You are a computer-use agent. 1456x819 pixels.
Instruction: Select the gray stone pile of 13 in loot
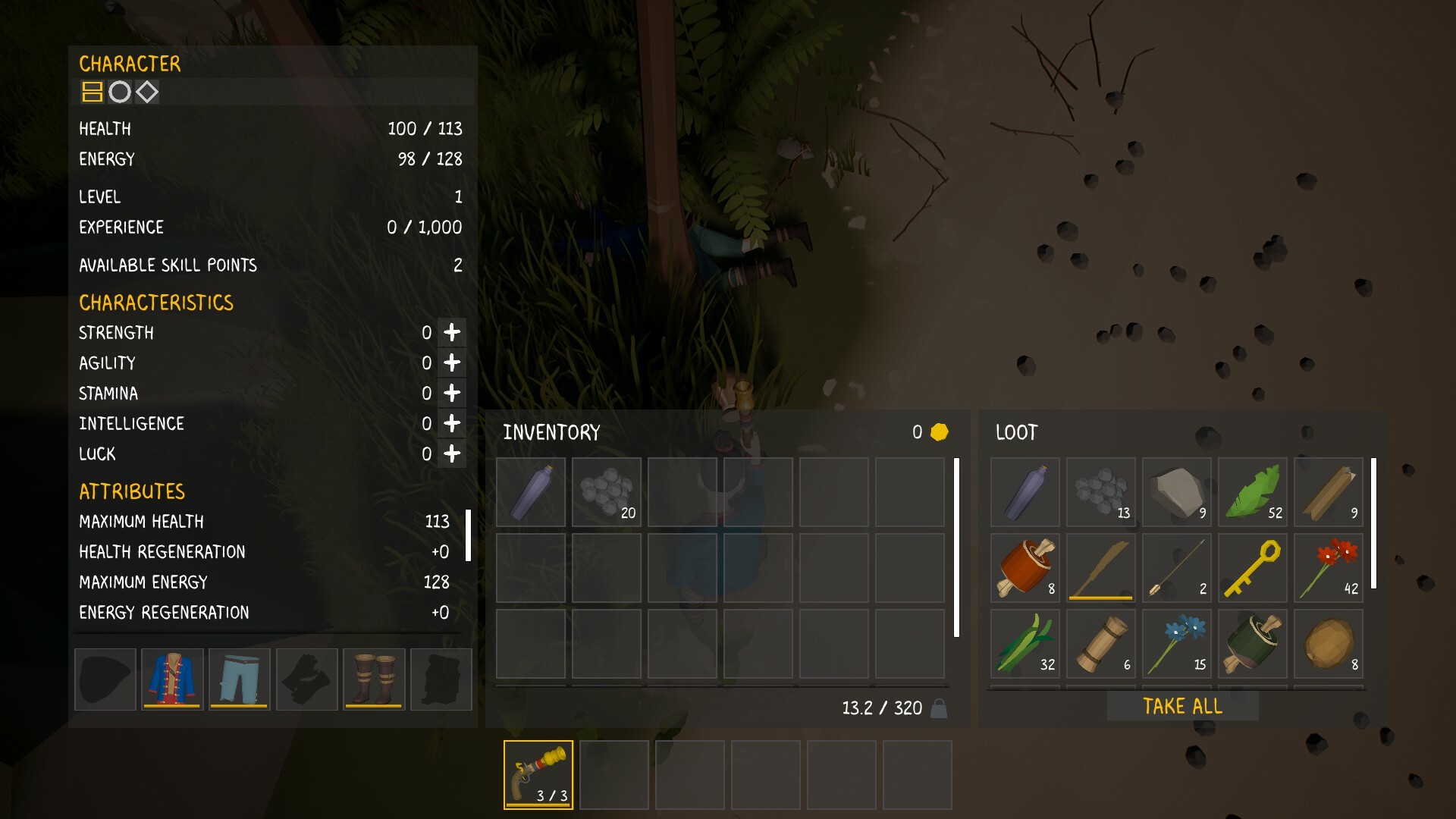(1100, 492)
